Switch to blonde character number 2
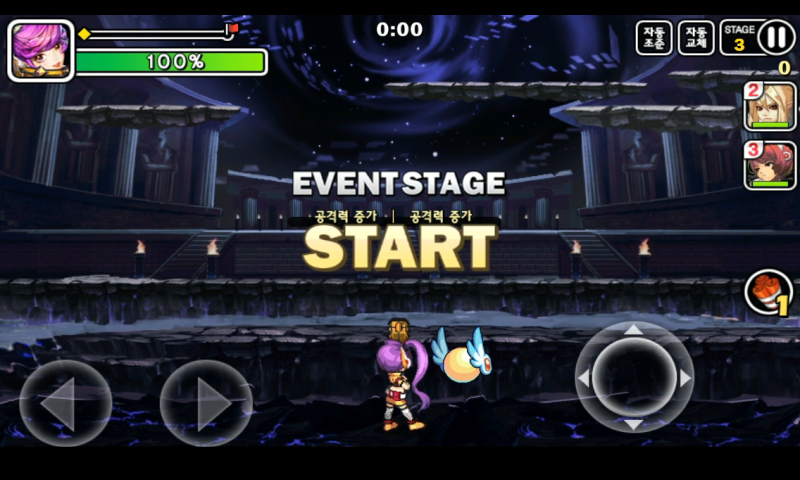Screen dimensions: 800x480 tap(770, 107)
